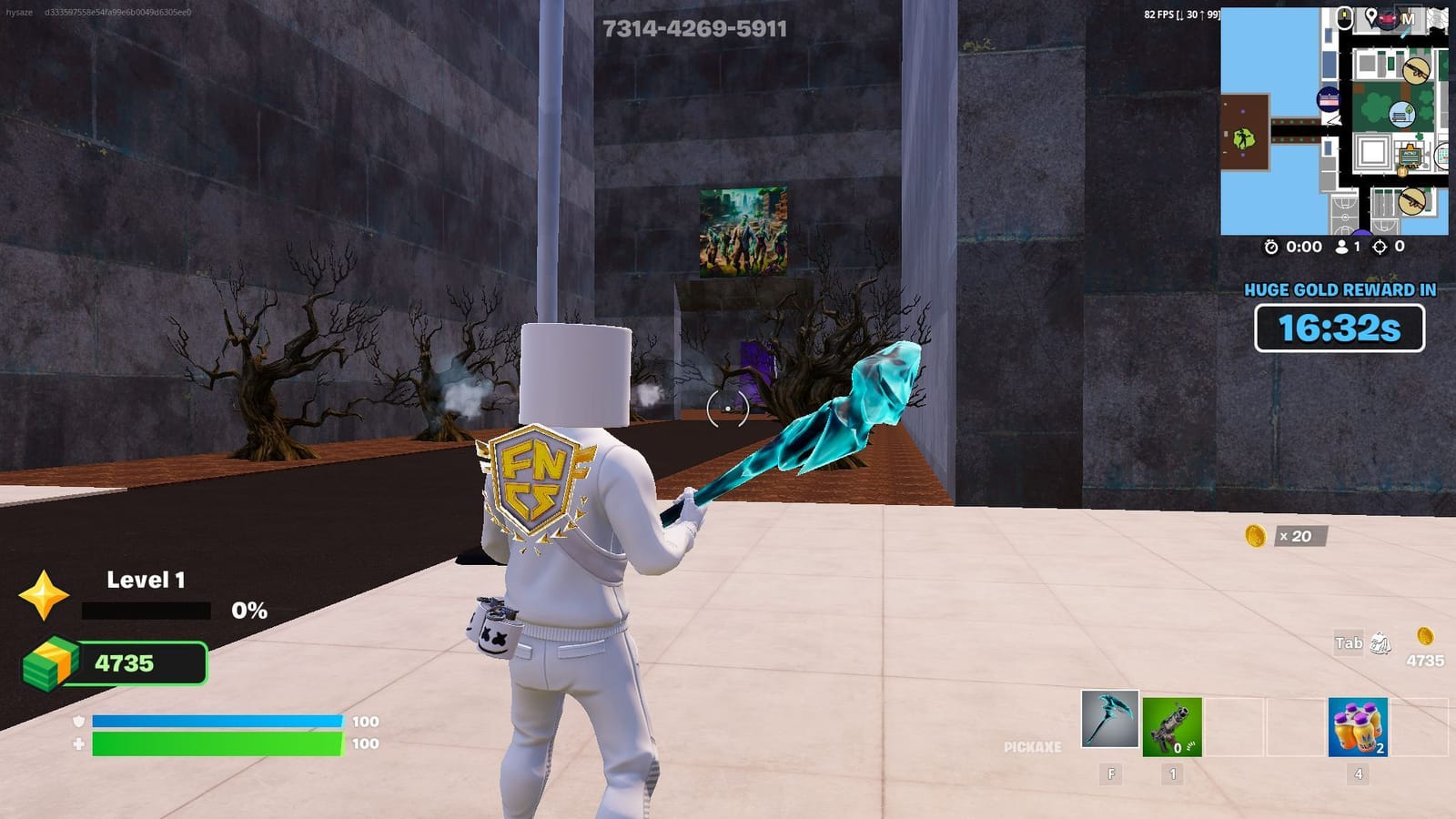Click the rifle icon on the minimap
This screenshot has width=1456, height=819.
click(1417, 70)
